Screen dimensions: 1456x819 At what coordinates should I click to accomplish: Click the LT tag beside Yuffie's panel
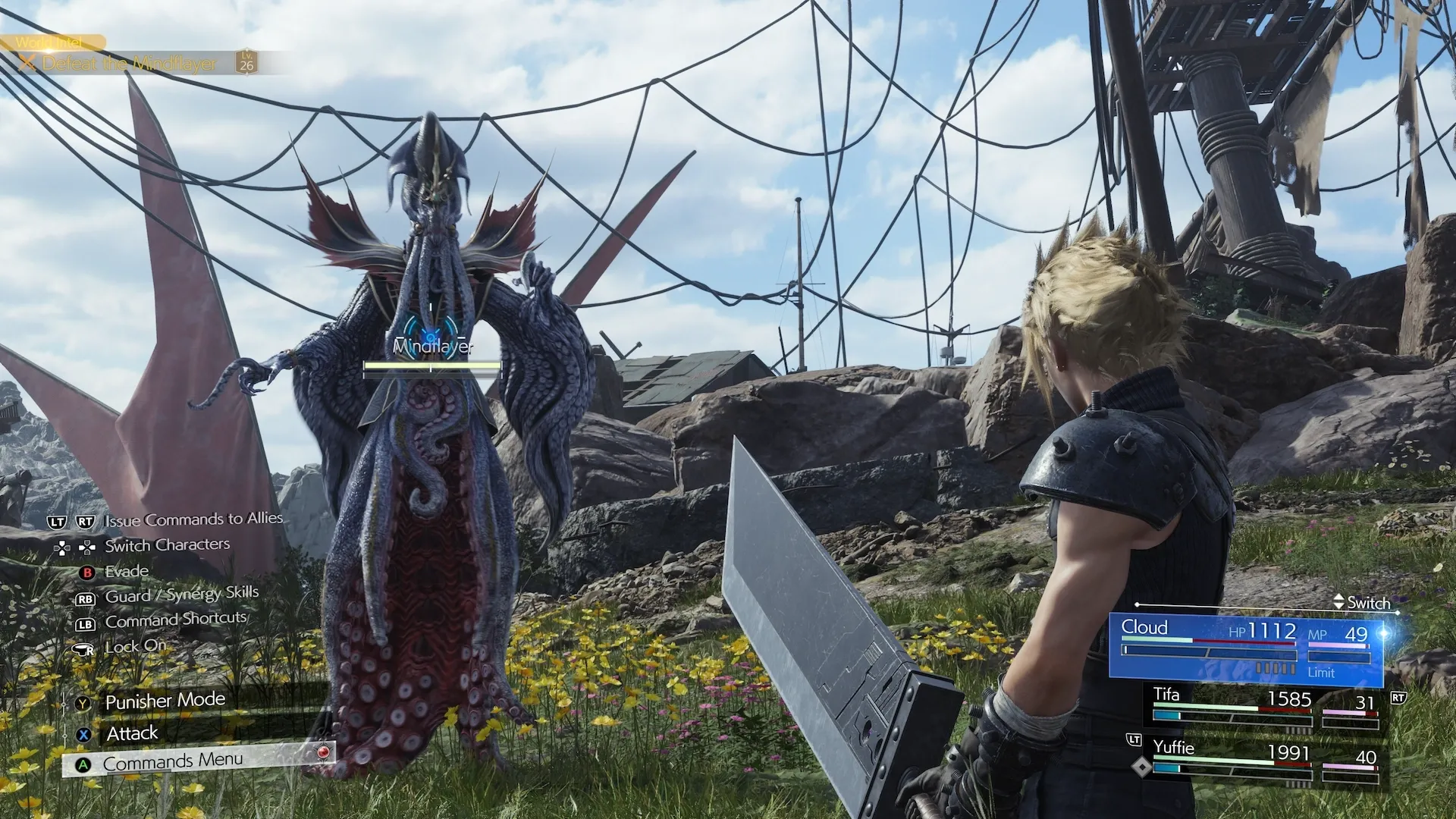point(1135,739)
